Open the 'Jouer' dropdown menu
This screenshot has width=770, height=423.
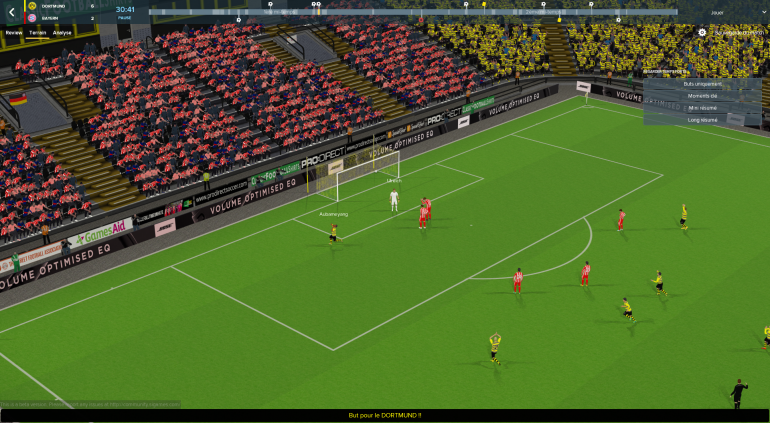click(x=726, y=13)
